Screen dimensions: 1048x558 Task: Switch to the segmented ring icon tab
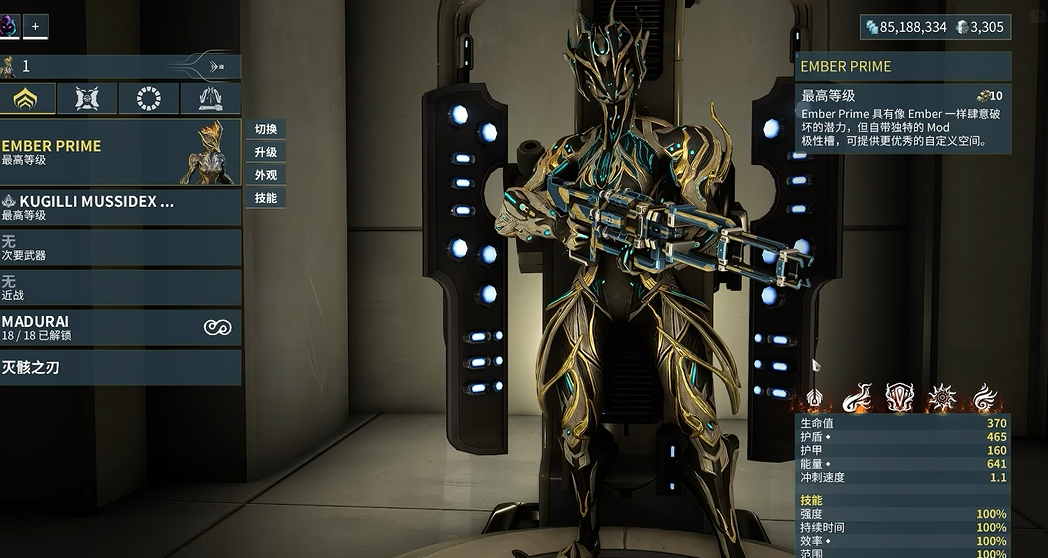coord(149,98)
